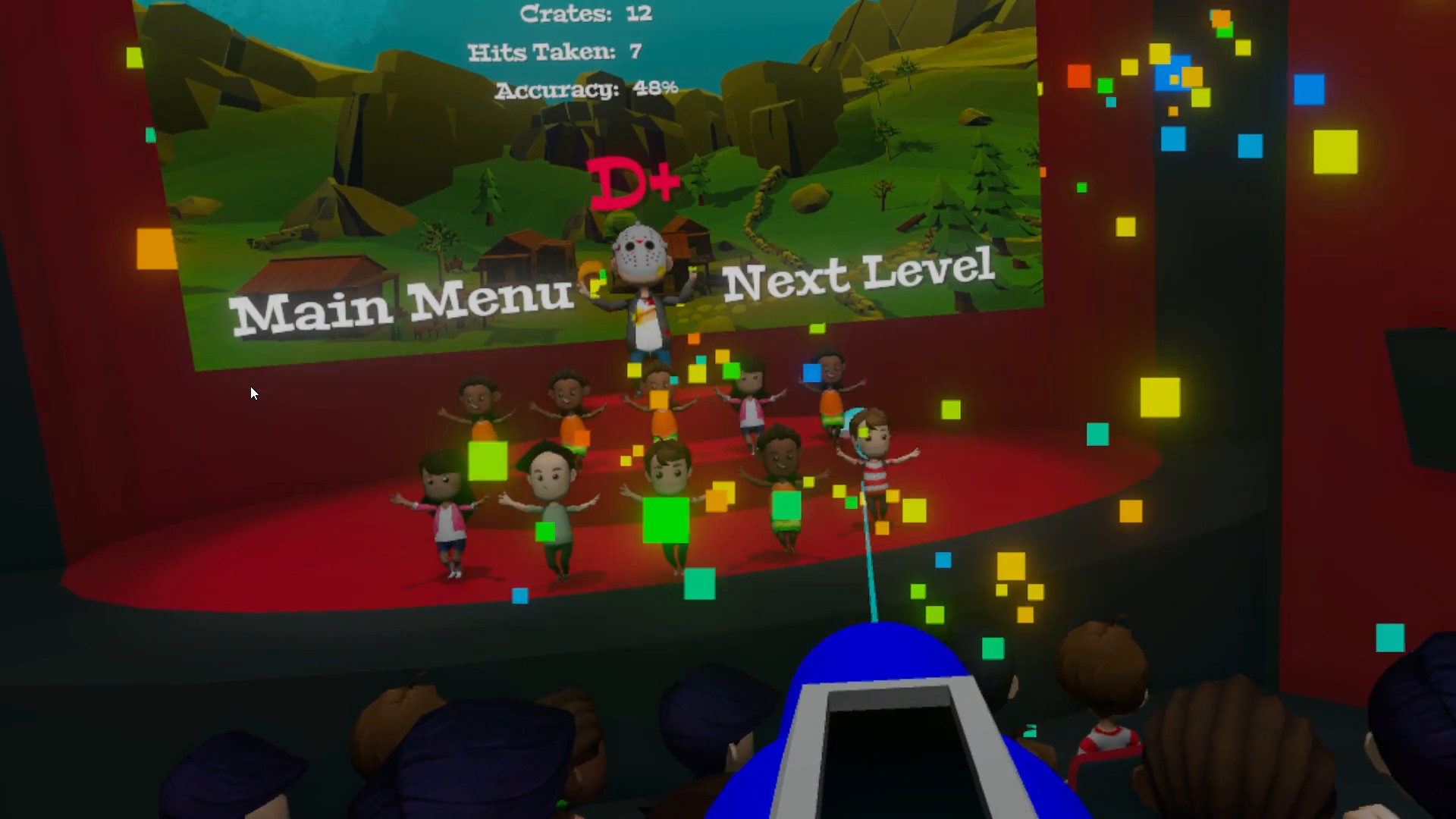The height and width of the screenshot is (819, 1456).
Task: Click the pine tree on the backdrop screen
Action: point(986,190)
